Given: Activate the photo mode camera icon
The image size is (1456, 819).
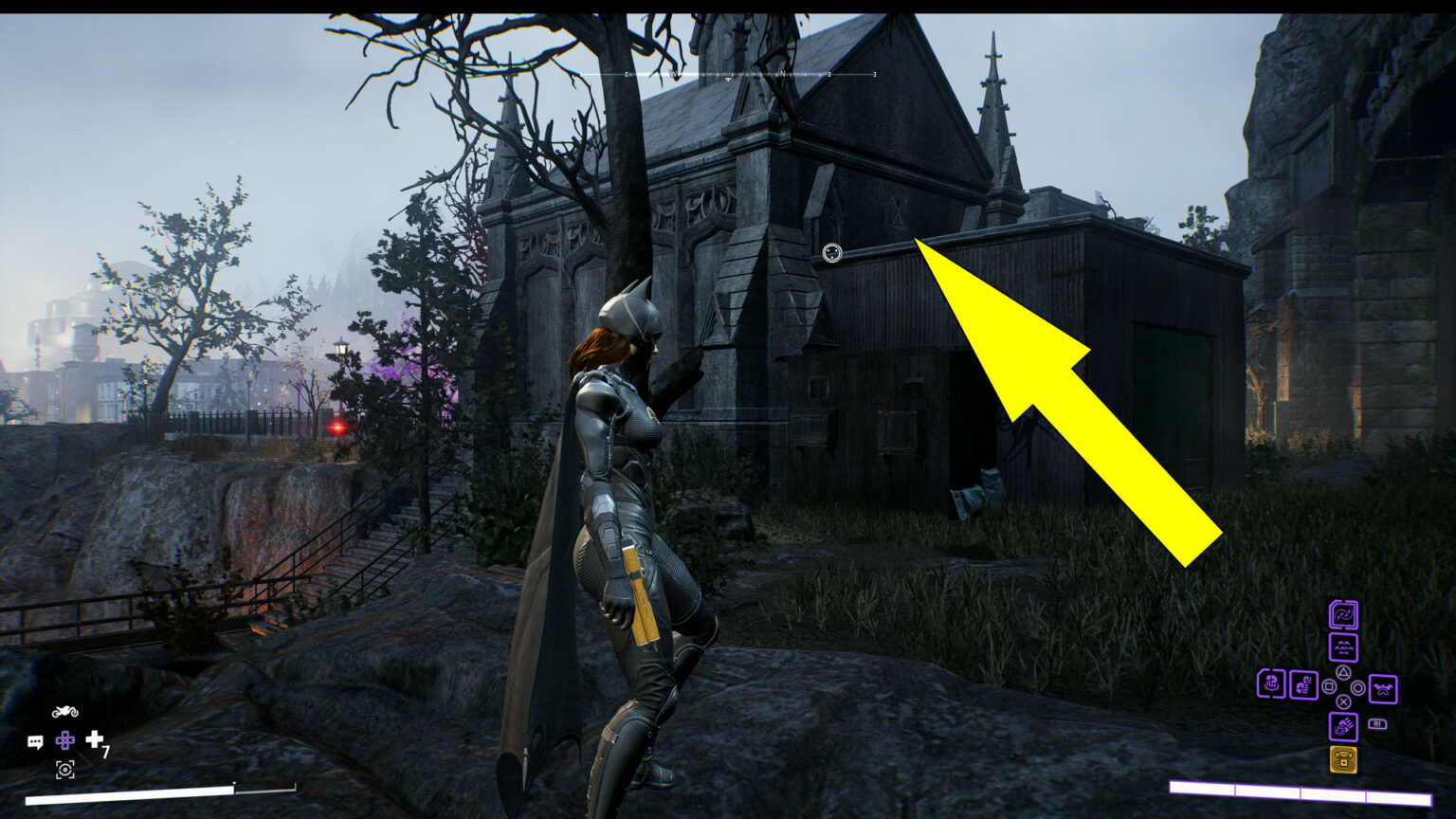Looking at the screenshot, I should coord(65,770).
